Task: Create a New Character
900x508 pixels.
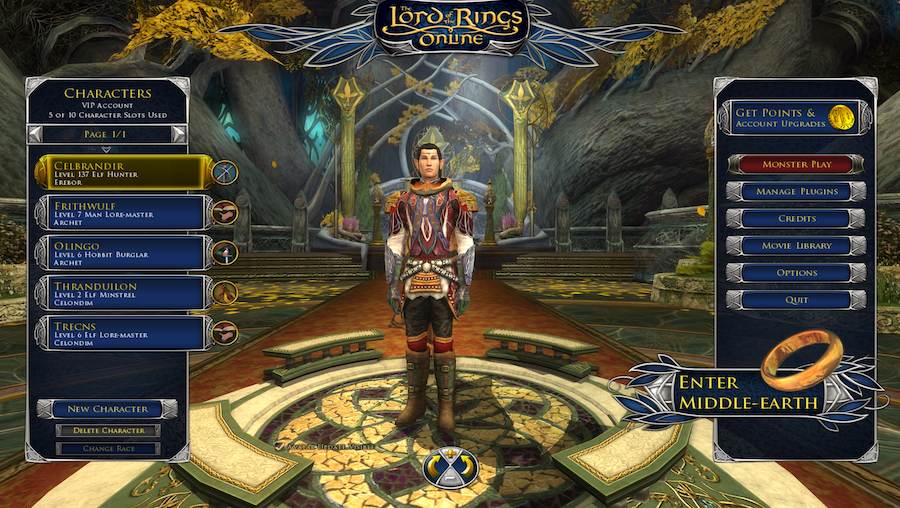Action: 107,409
